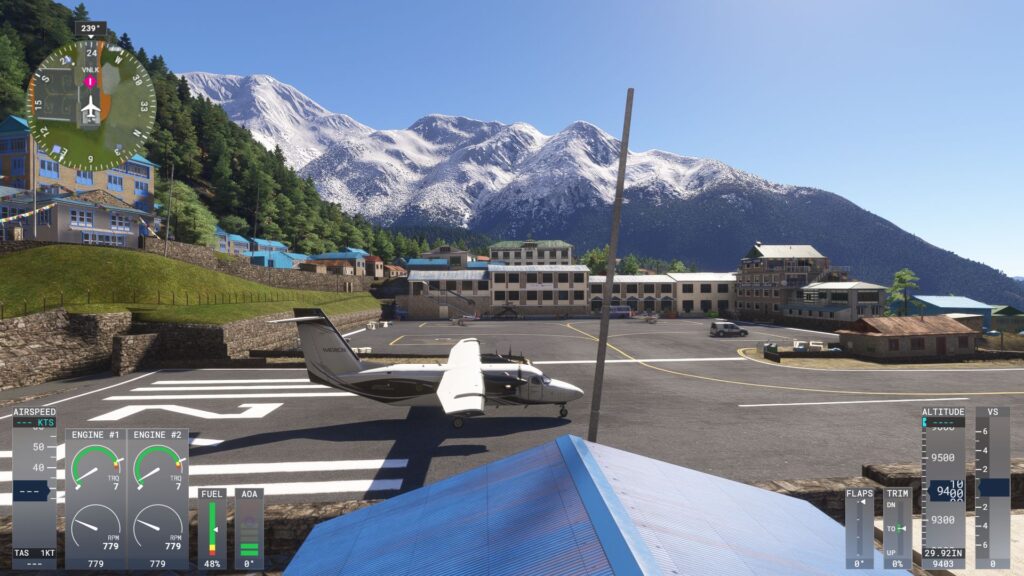1024x576 pixels.
Task: Select the pink VNLK airport marker on minimap
Action: pos(90,81)
